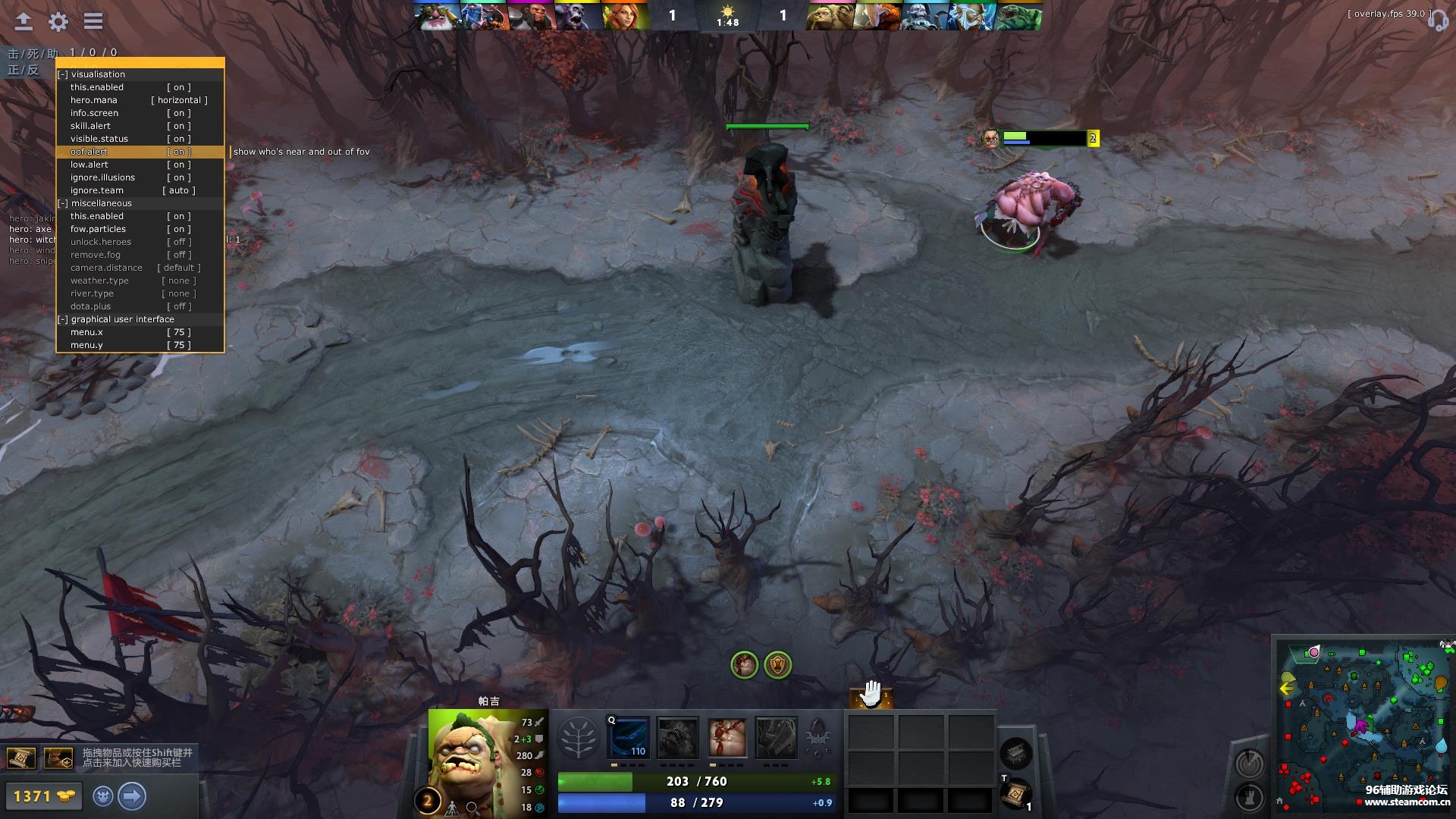Activate the Scan radar button
This screenshot has height=819, width=1456.
point(1249,764)
